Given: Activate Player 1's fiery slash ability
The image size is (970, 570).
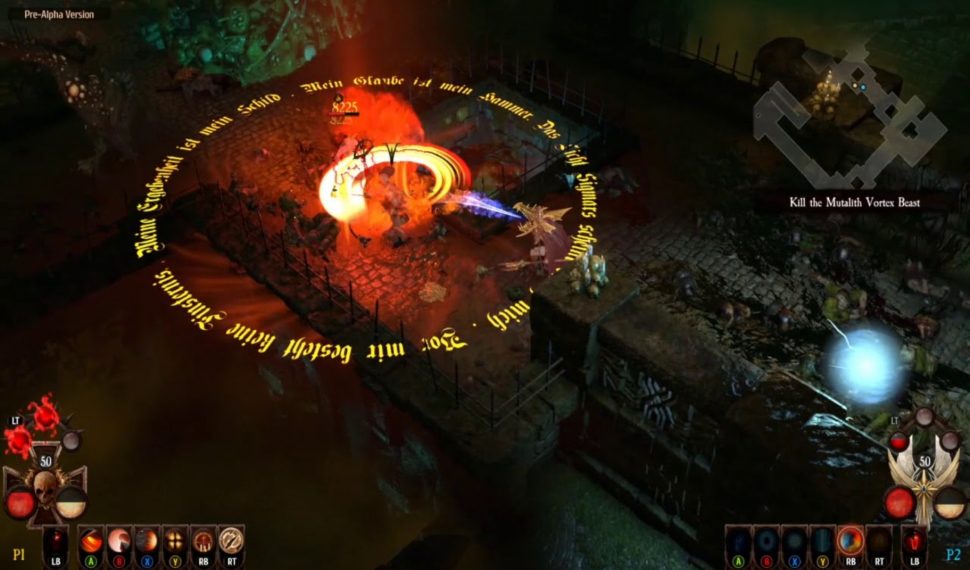Looking at the screenshot, I should pos(91,540).
